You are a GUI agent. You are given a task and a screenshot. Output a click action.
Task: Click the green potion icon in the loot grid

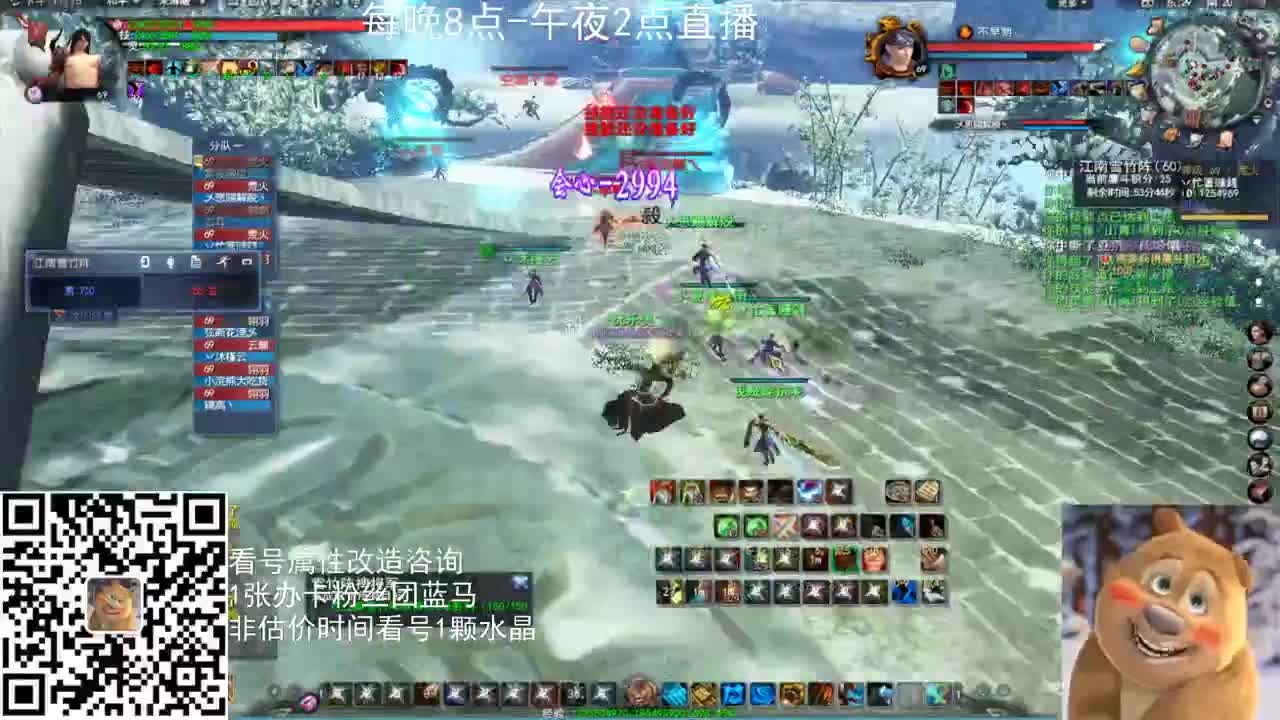point(726,526)
